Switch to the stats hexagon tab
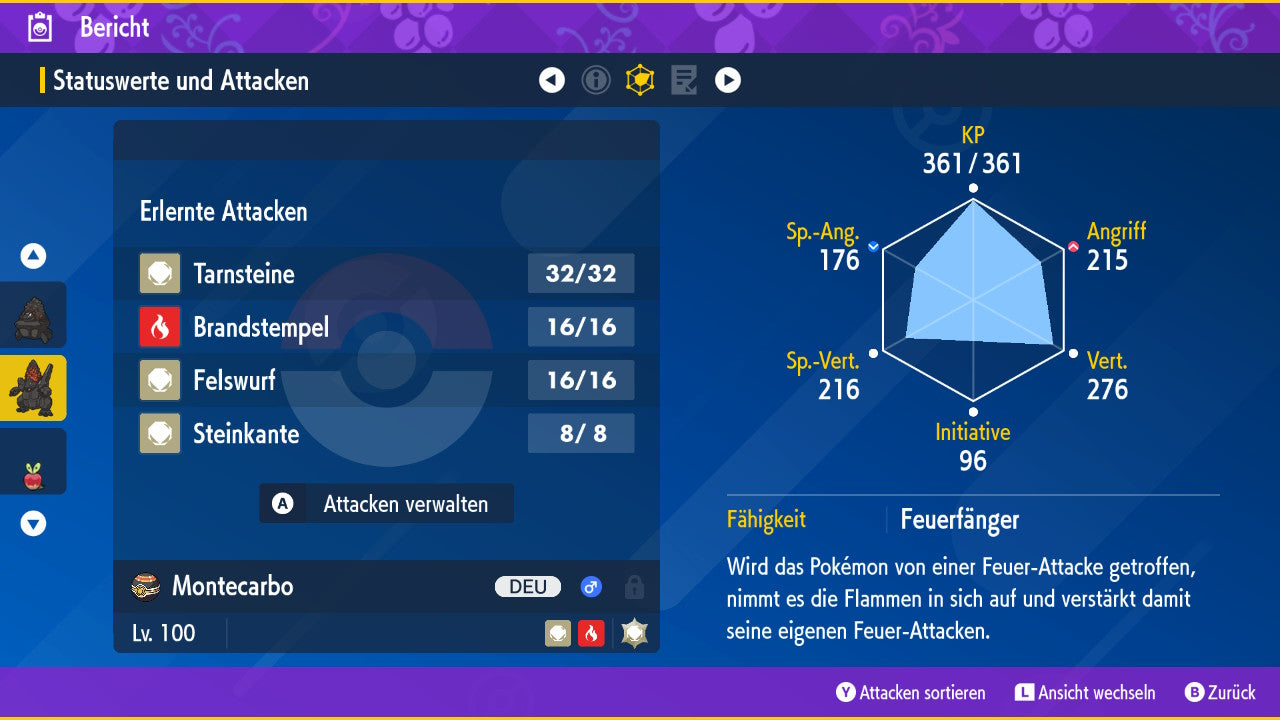Viewport: 1280px width, 720px height. coord(640,80)
